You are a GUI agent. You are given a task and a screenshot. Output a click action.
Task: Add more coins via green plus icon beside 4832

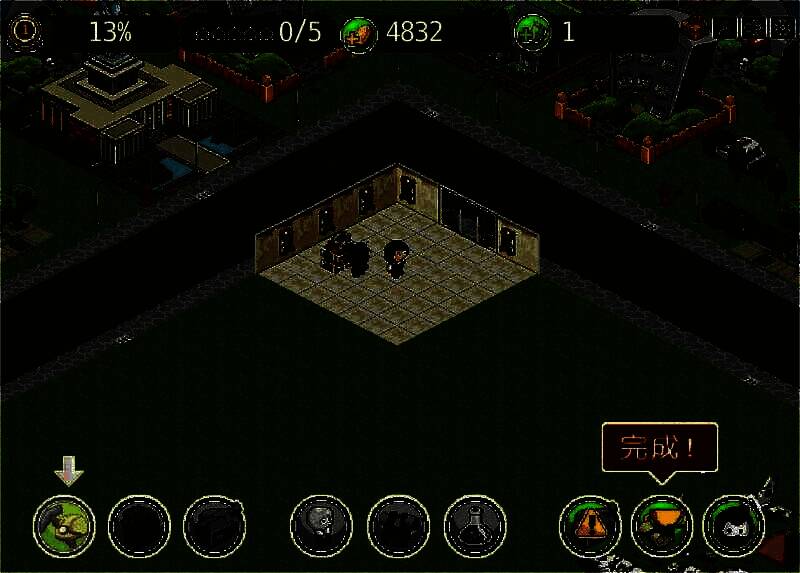point(355,33)
